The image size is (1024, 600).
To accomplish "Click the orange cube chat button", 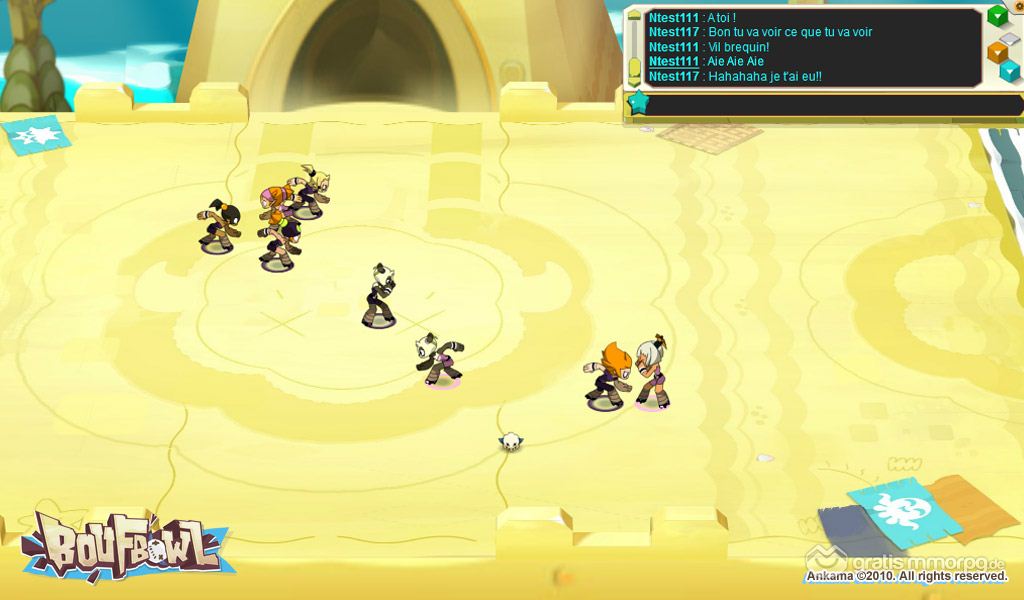I will (997, 51).
